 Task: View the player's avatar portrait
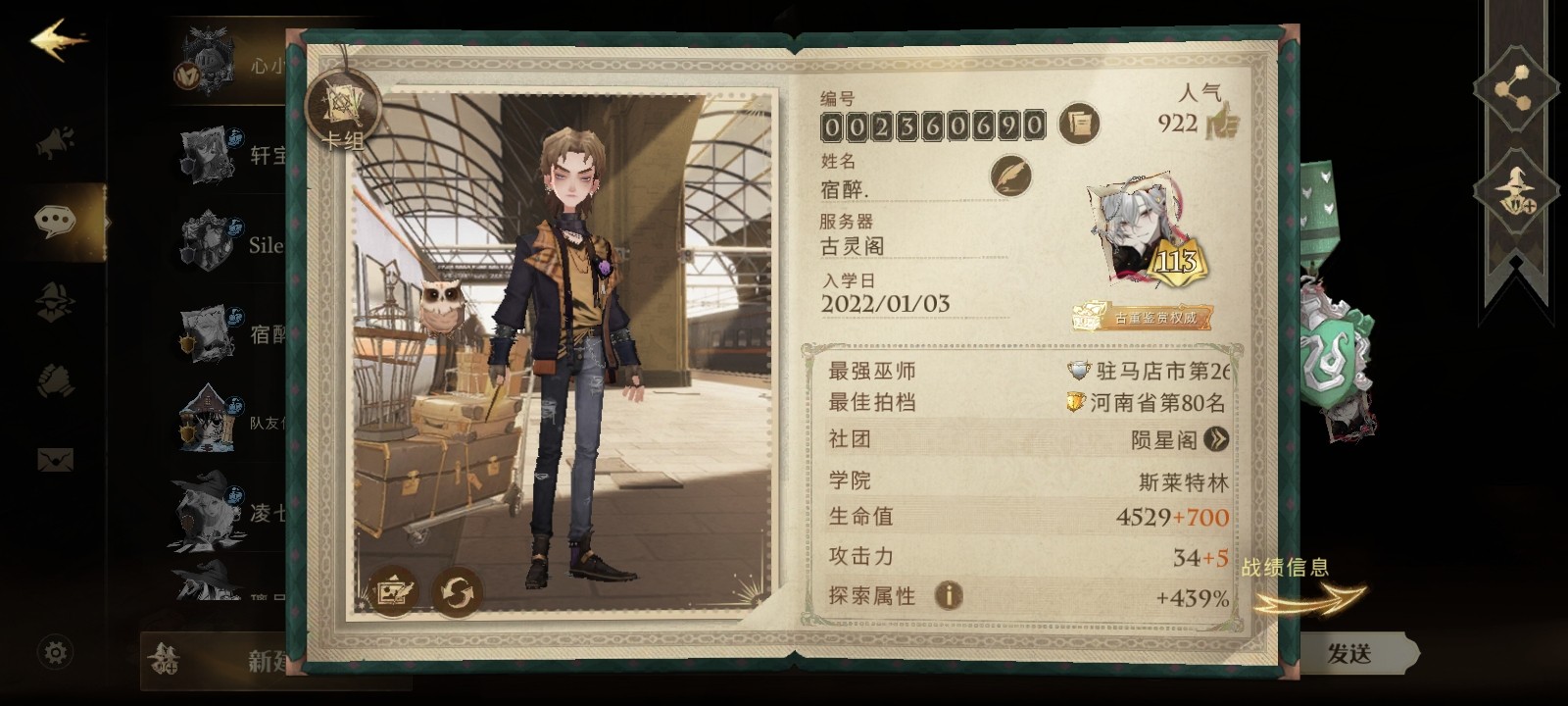click(1145, 233)
